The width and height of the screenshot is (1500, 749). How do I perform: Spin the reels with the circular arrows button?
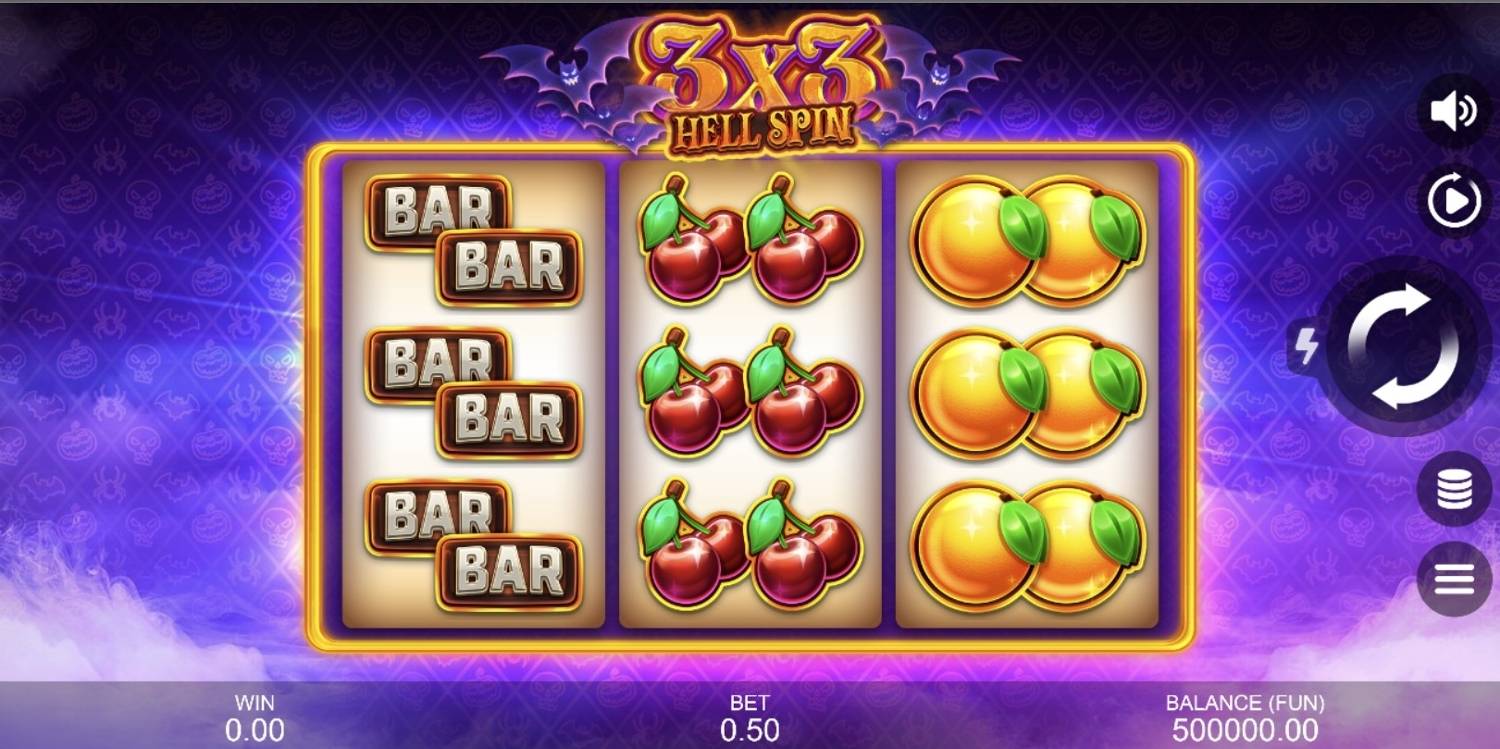(1403, 346)
